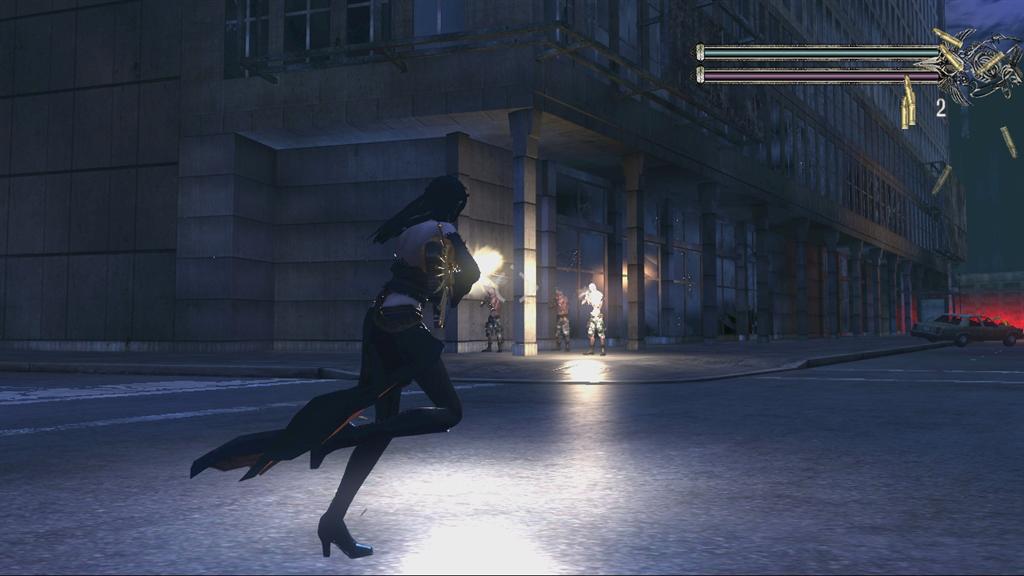Image resolution: width=1024 pixels, height=576 pixels.
Task: Select the gold bullet ammo icon
Action: [908, 106]
